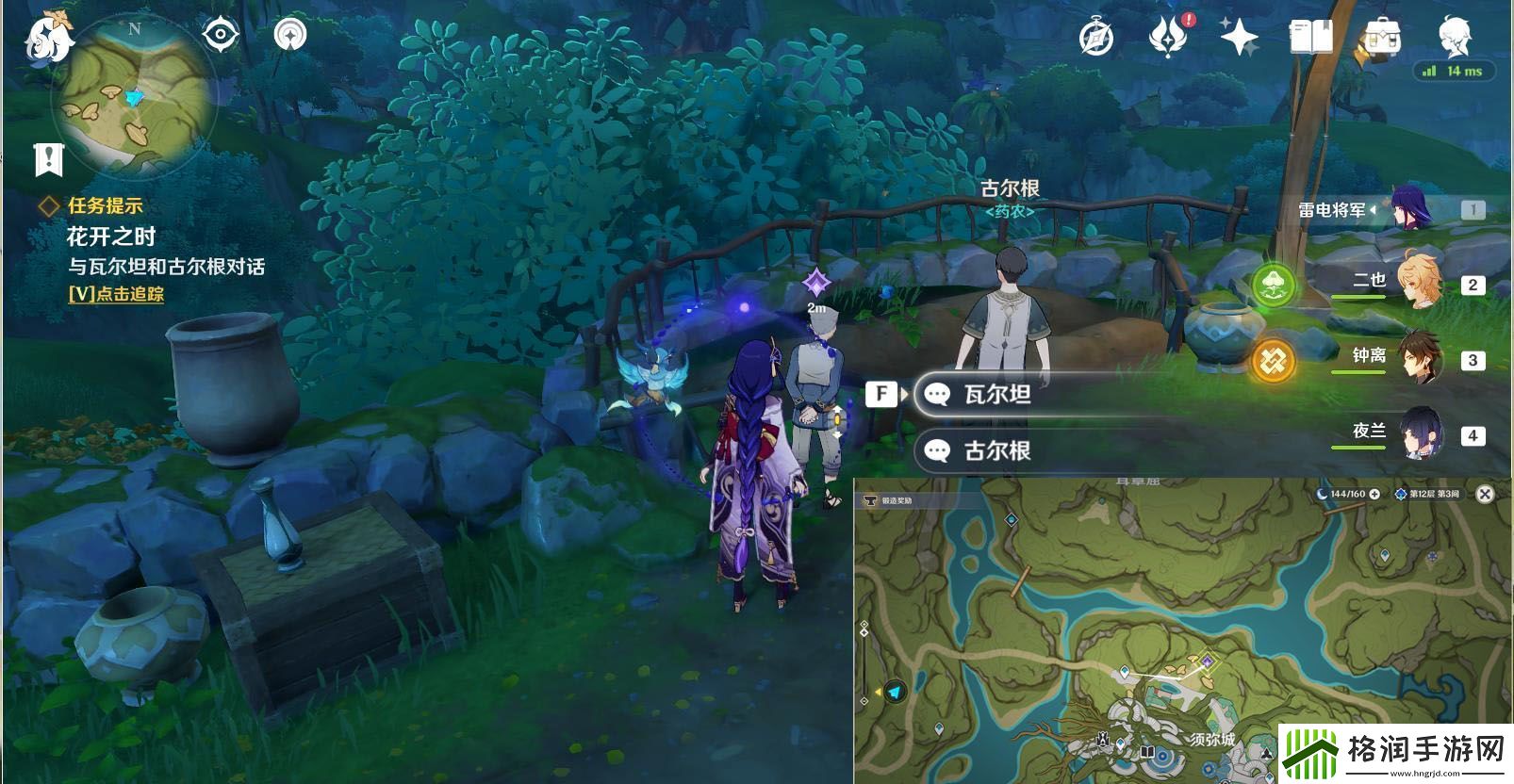Use the green mushroom skill icon

tap(1275, 283)
